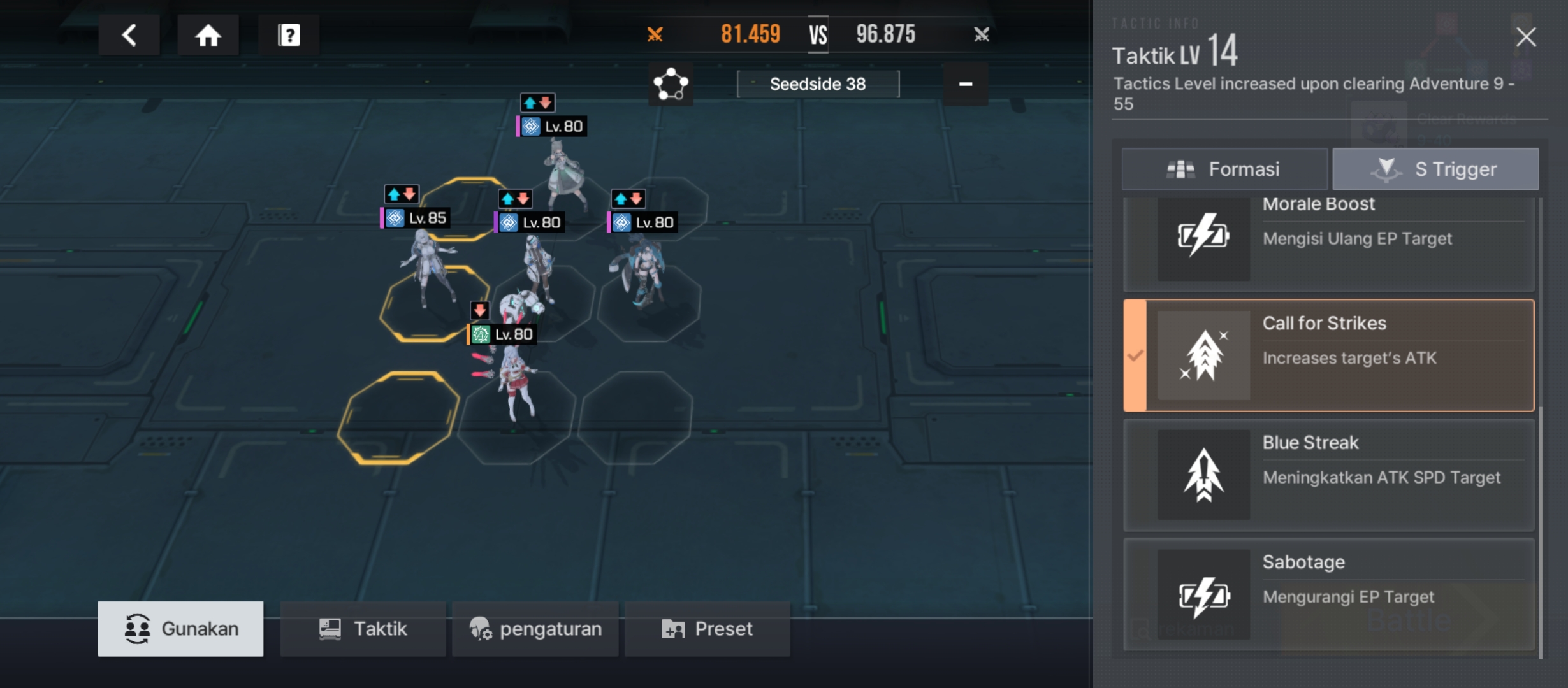This screenshot has height=688, width=1568.
Task: Open pengaturan settings
Action: pos(535,629)
